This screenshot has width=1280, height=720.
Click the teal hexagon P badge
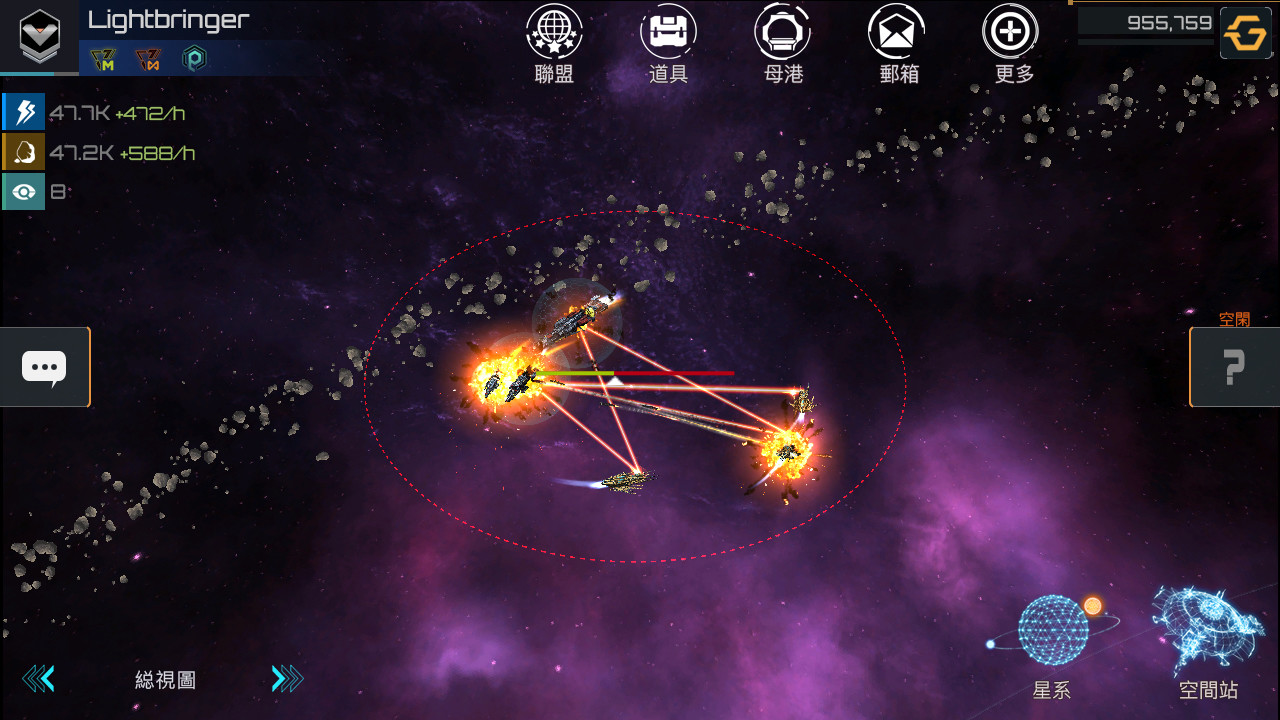(x=194, y=60)
